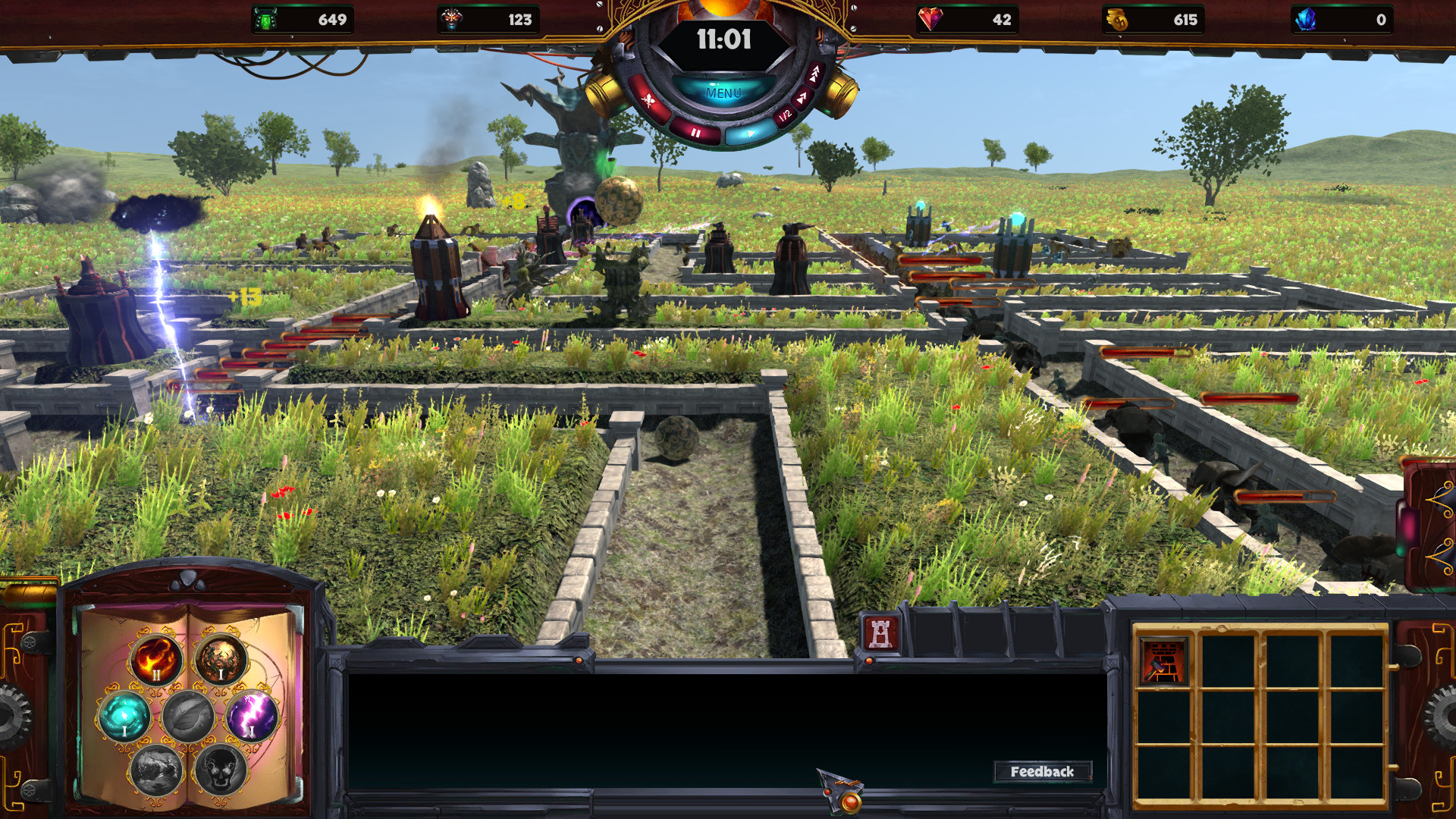
Task: Click the locked skull spell in spellbook
Action: pos(220,770)
